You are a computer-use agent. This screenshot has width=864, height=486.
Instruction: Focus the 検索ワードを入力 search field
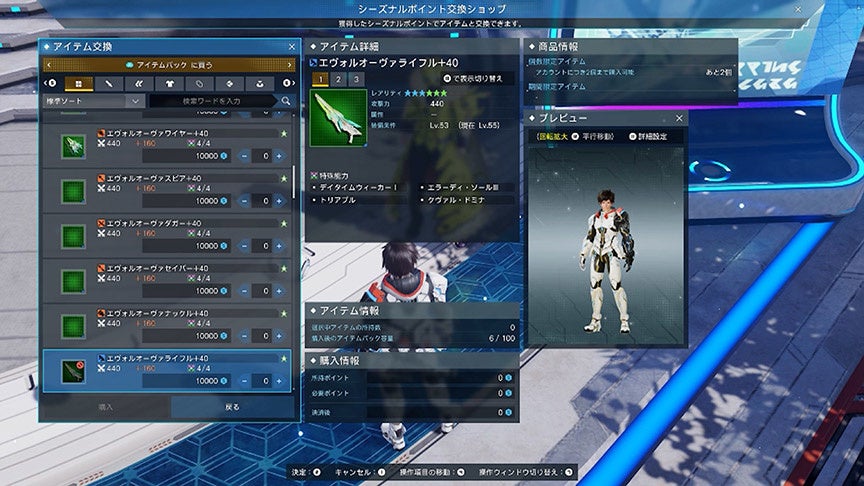(213, 101)
